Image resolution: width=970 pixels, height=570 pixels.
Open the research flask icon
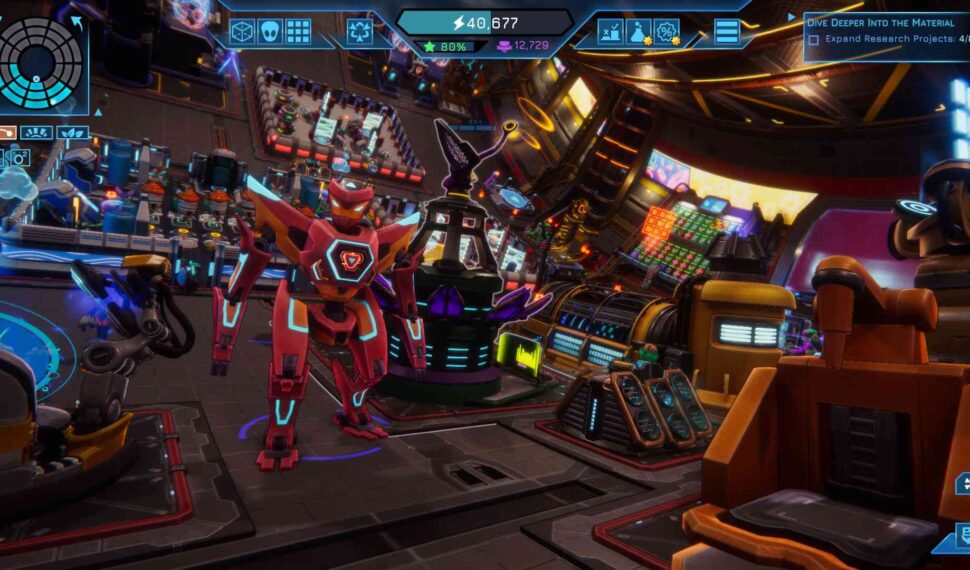pyautogui.click(x=638, y=32)
